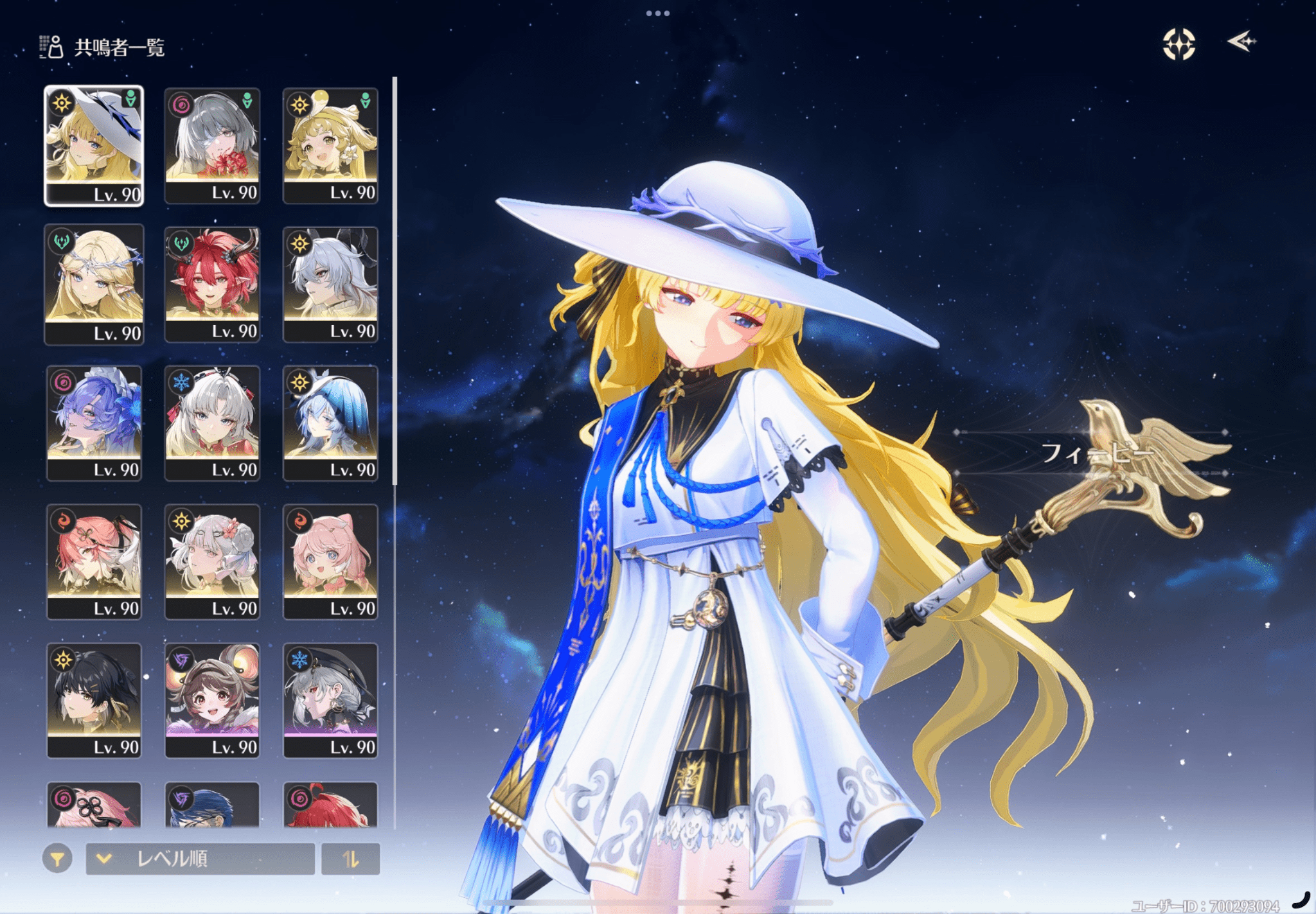The image size is (1316, 914).
Task: Select the white-haired character with hair flowers
Action: point(212,561)
